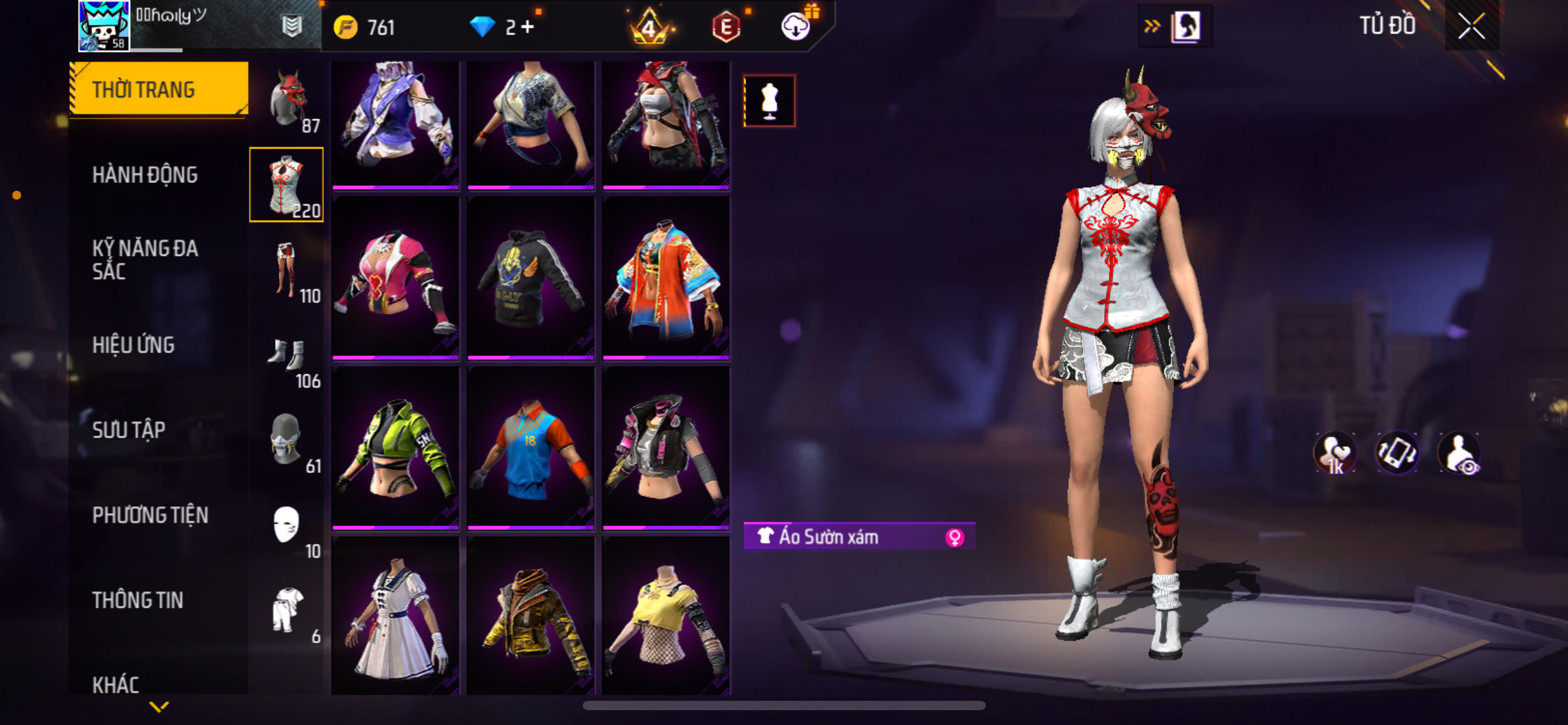The image size is (1568, 725).
Task: Close the wardrobe screen
Action: [1471, 26]
